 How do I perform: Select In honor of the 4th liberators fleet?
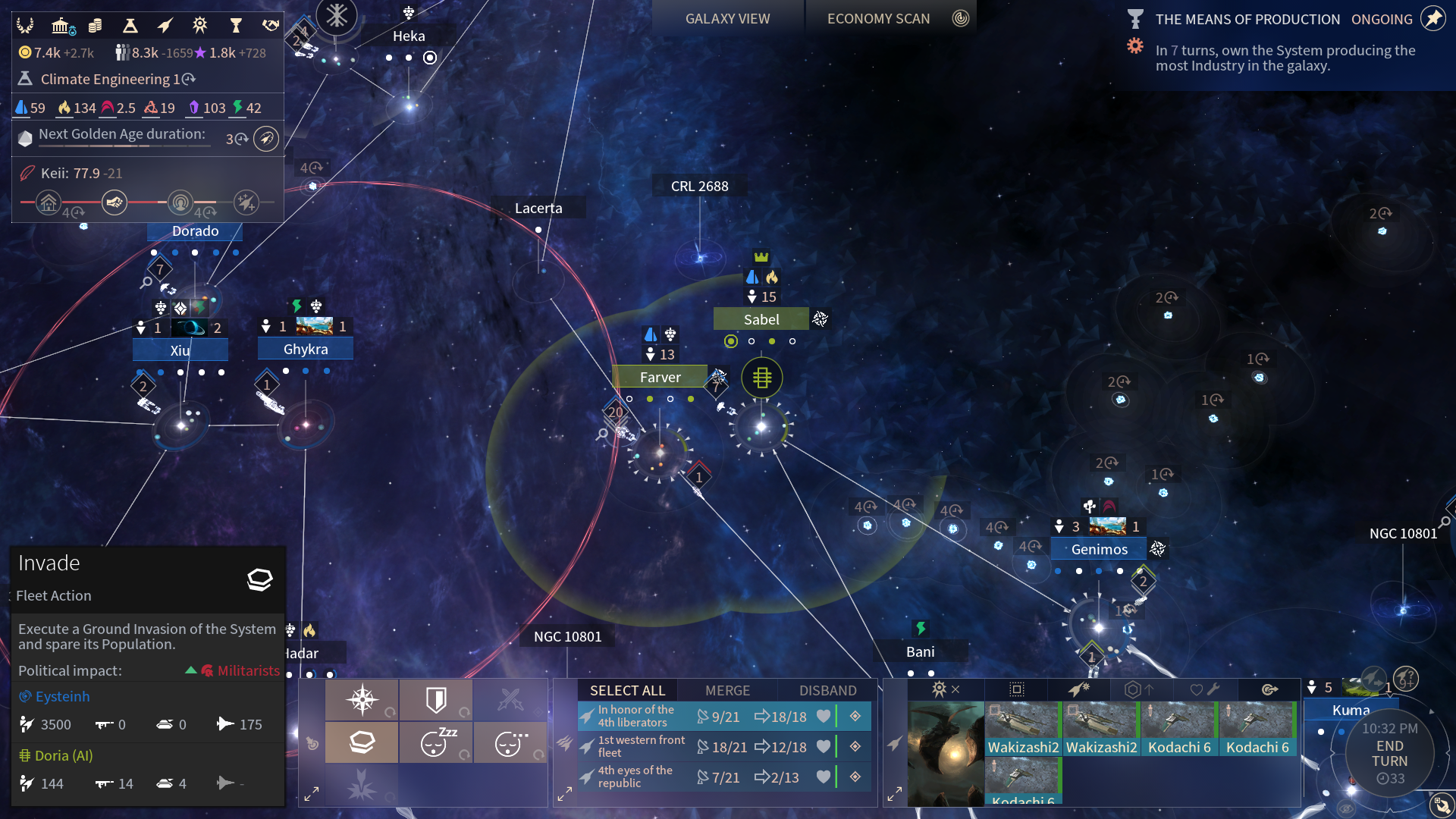(x=635, y=716)
